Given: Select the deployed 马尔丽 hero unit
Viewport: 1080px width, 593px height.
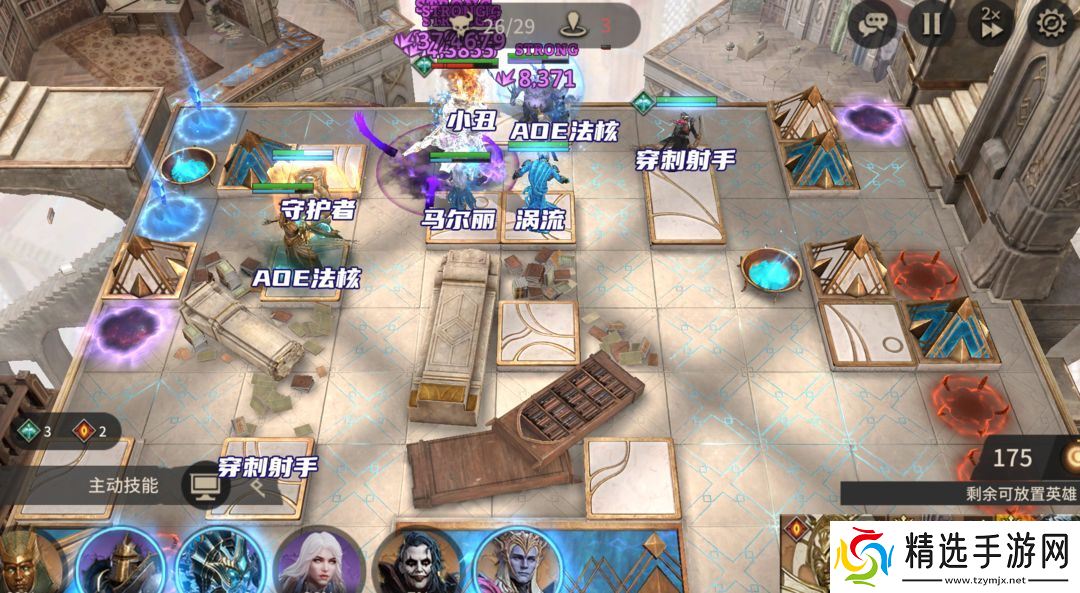Looking at the screenshot, I should coord(457,185).
